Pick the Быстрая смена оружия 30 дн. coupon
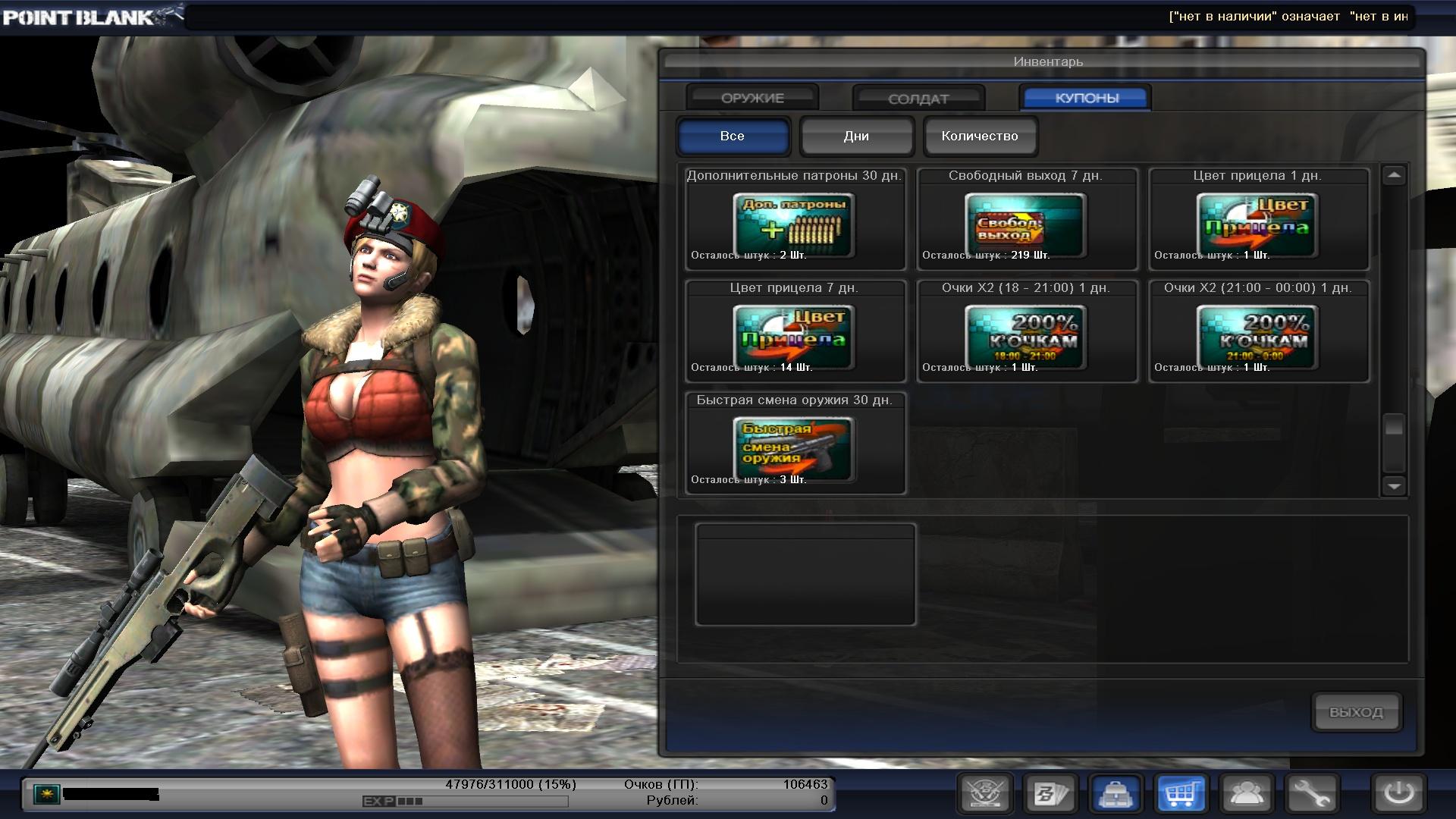Screen dimensions: 1456x819 794,449
